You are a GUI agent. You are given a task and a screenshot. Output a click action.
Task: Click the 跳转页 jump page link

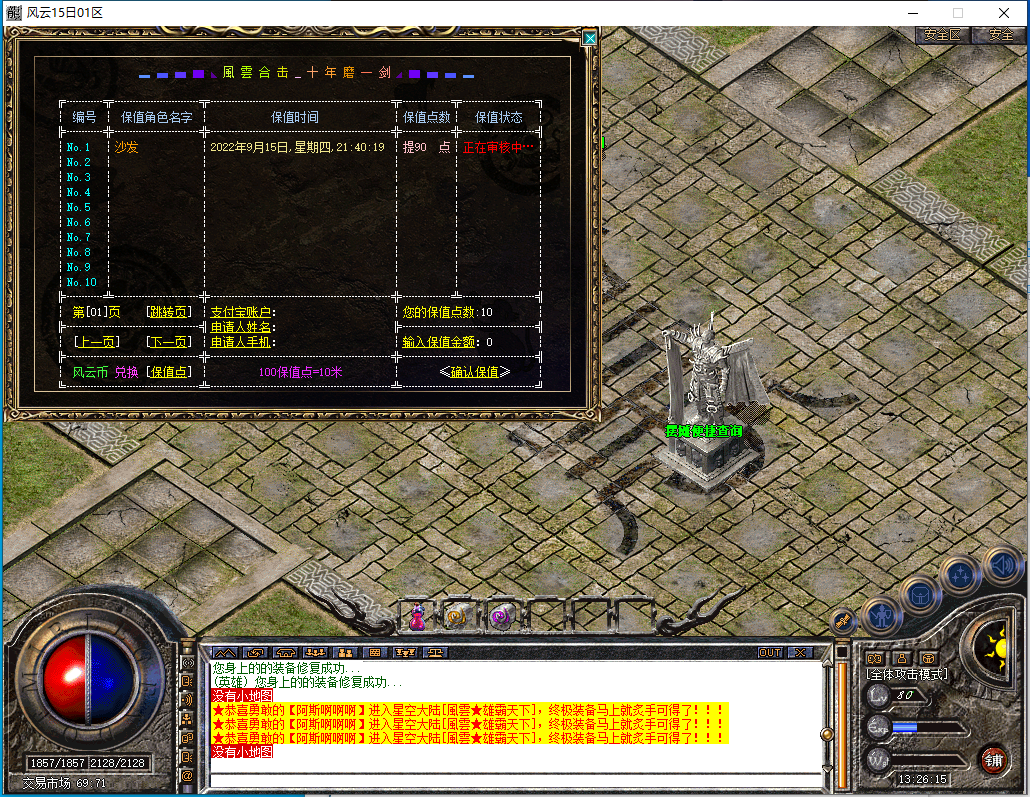pos(167,312)
